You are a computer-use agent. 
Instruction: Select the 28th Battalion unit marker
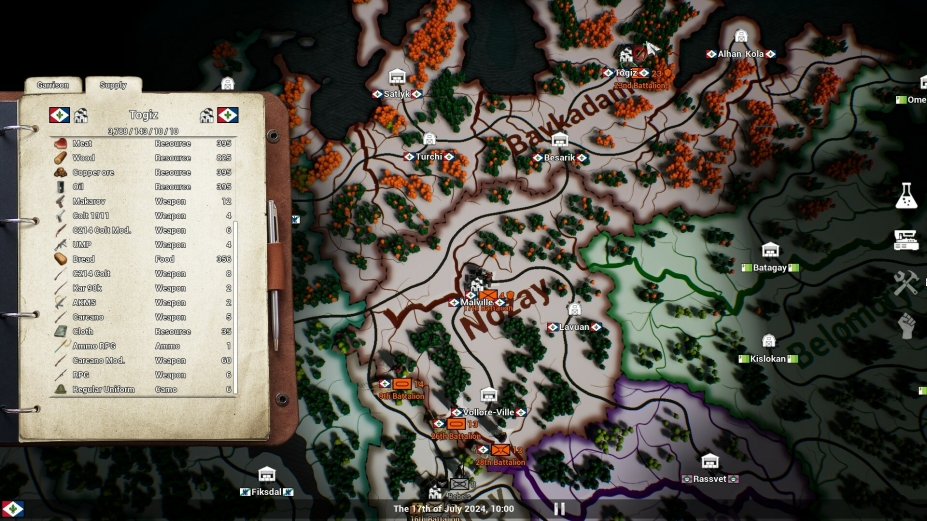[500, 451]
